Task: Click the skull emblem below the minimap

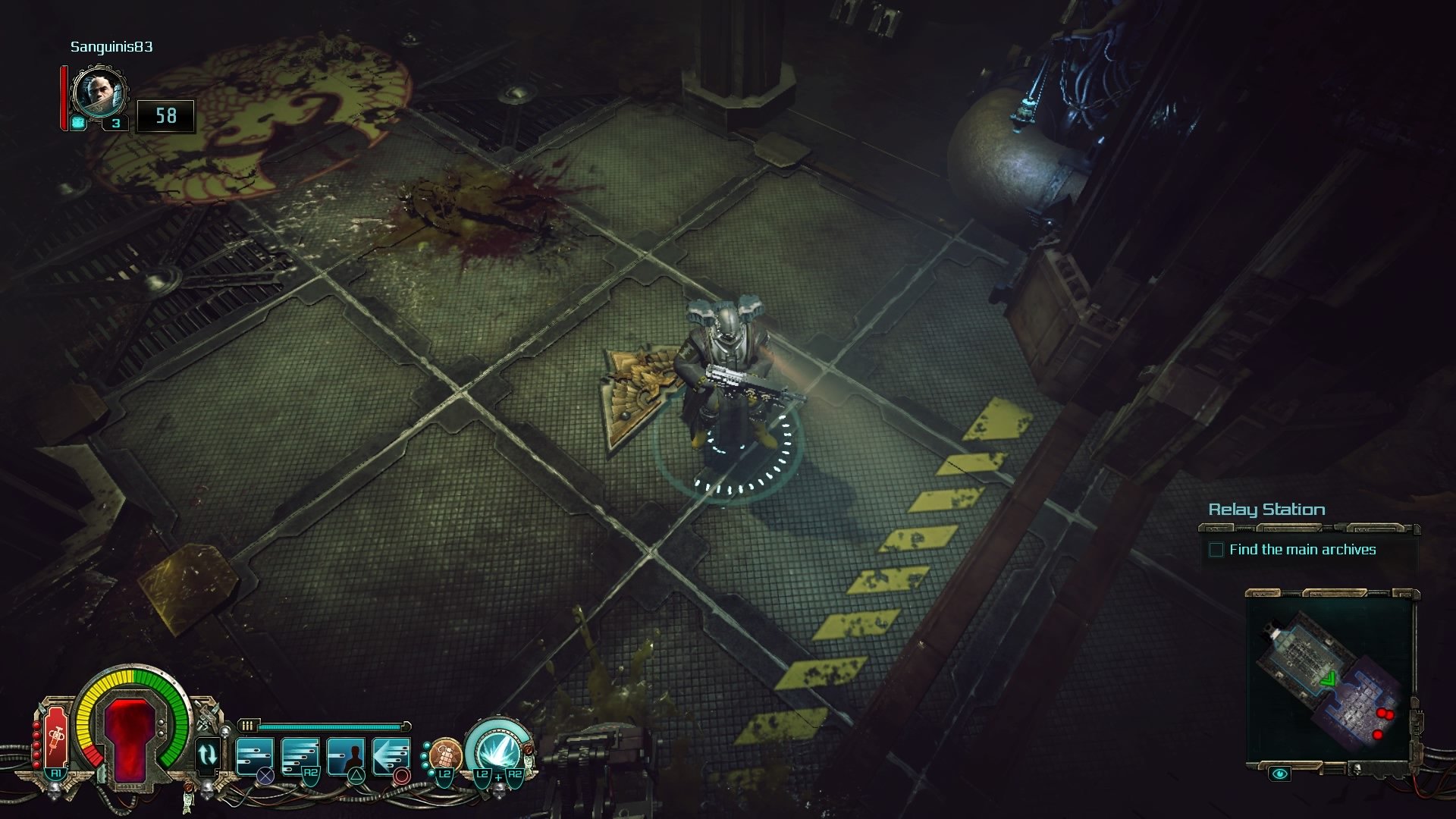Action: point(1357,770)
